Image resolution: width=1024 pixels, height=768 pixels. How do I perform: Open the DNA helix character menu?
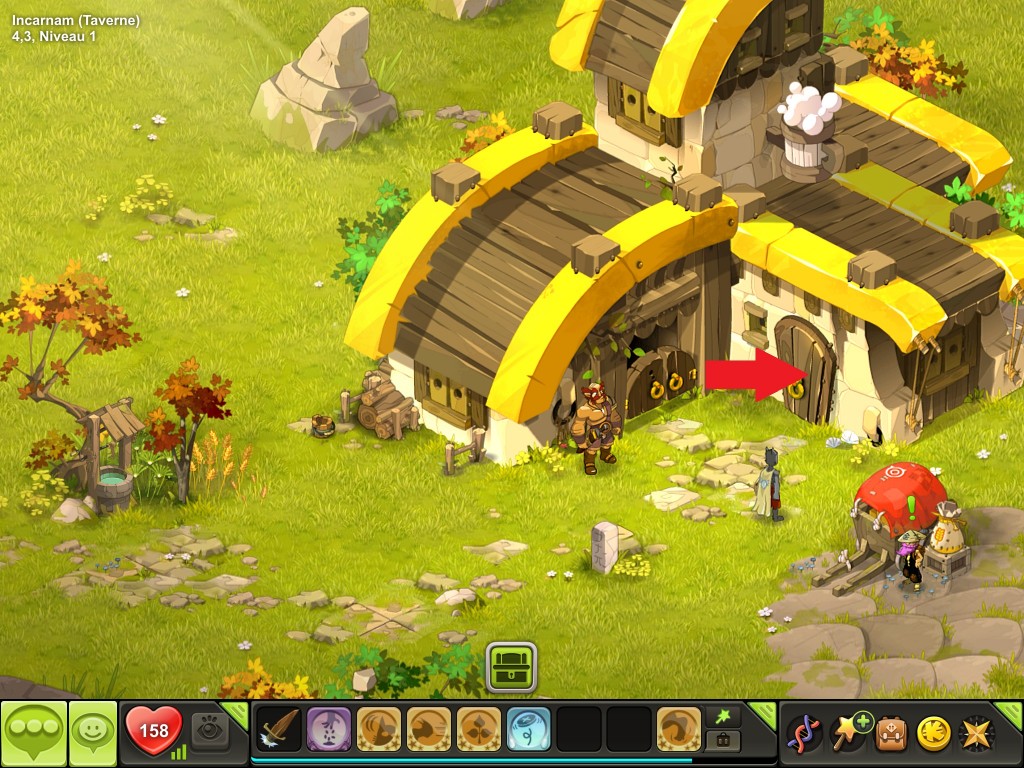(x=804, y=733)
